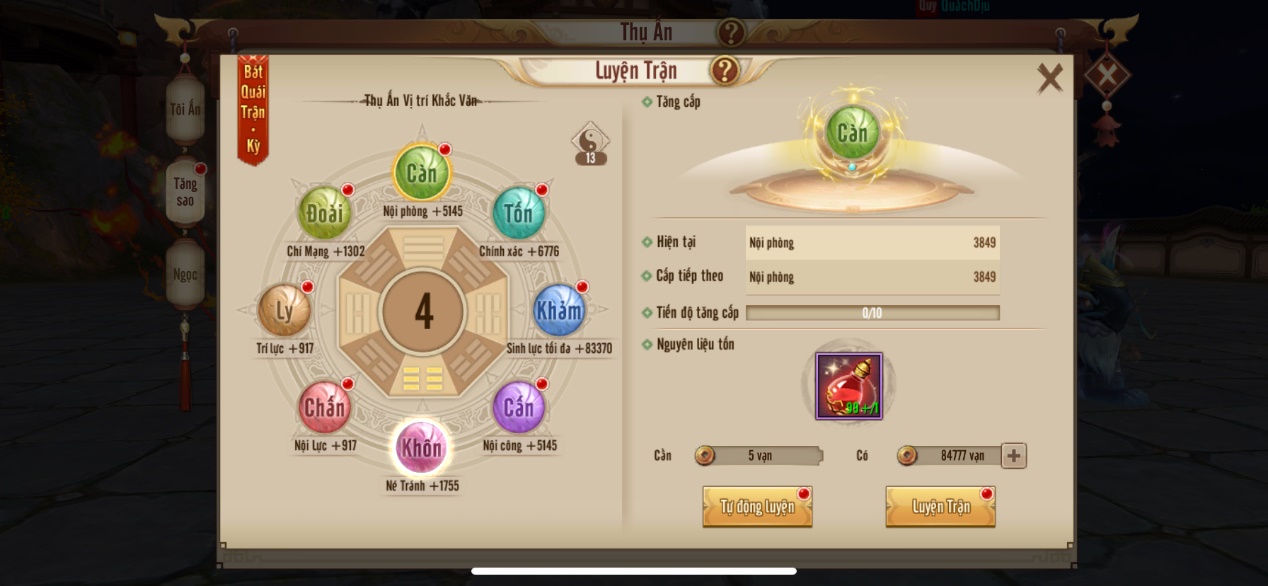
Task: Select the Khôn trigram orb
Action: [420, 447]
